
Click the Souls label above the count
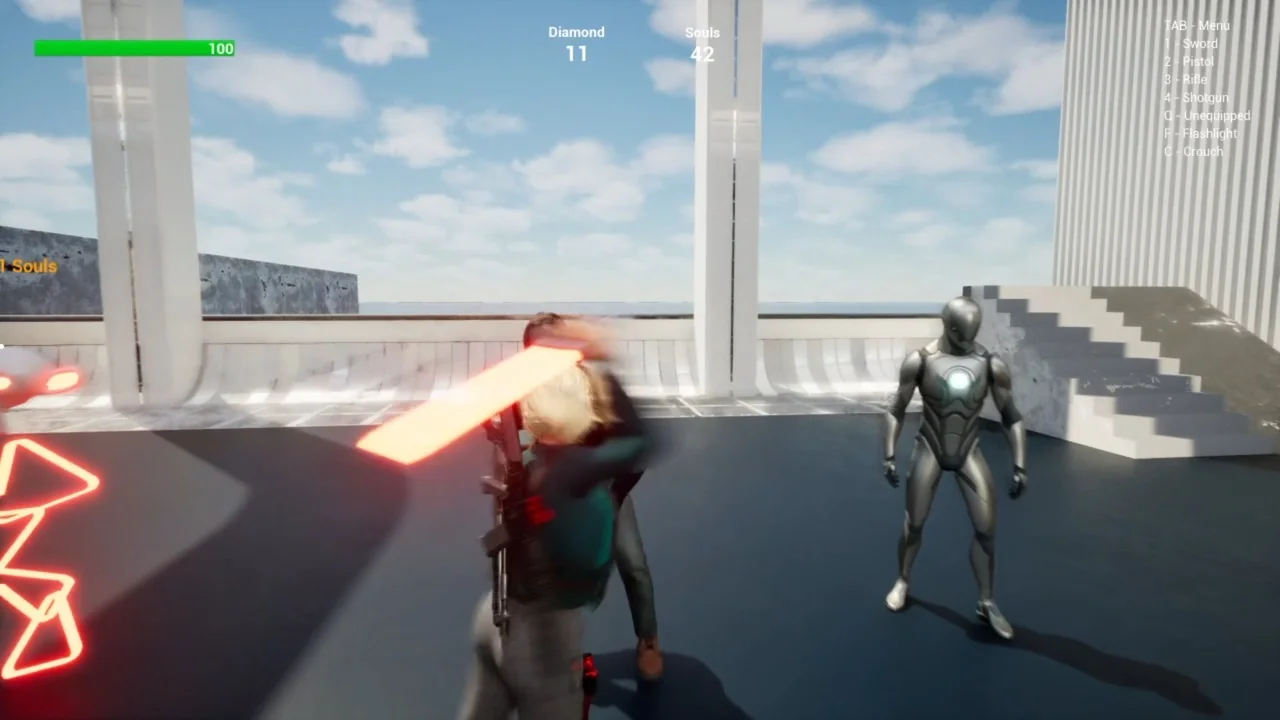[702, 32]
